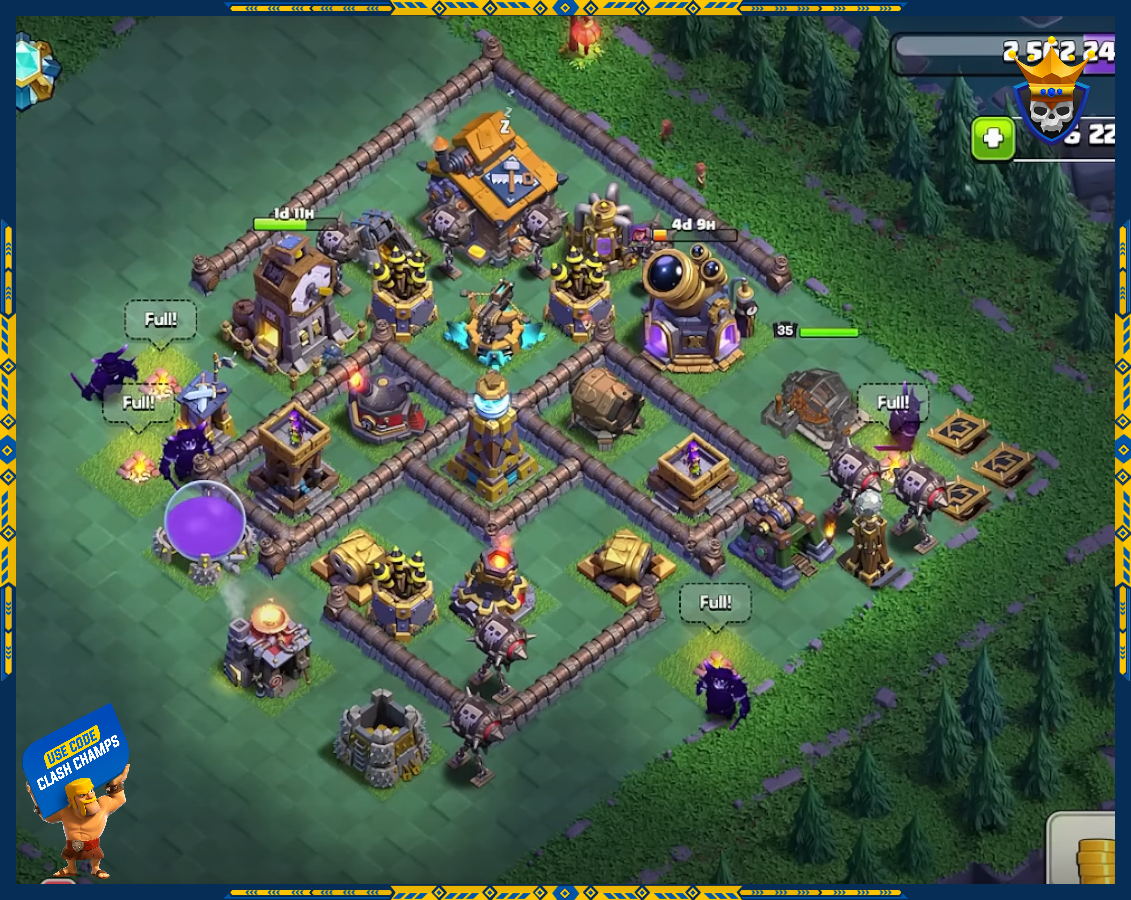Tap the green plus button
Image resolution: width=1131 pixels, height=900 pixels.
pyautogui.click(x=993, y=138)
